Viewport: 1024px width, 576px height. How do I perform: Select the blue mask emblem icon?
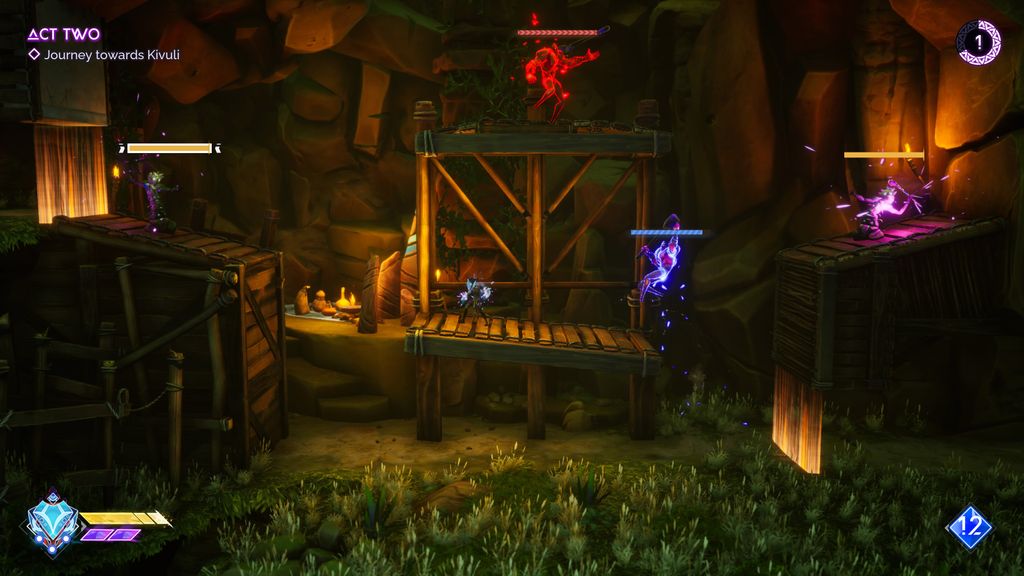coord(53,521)
